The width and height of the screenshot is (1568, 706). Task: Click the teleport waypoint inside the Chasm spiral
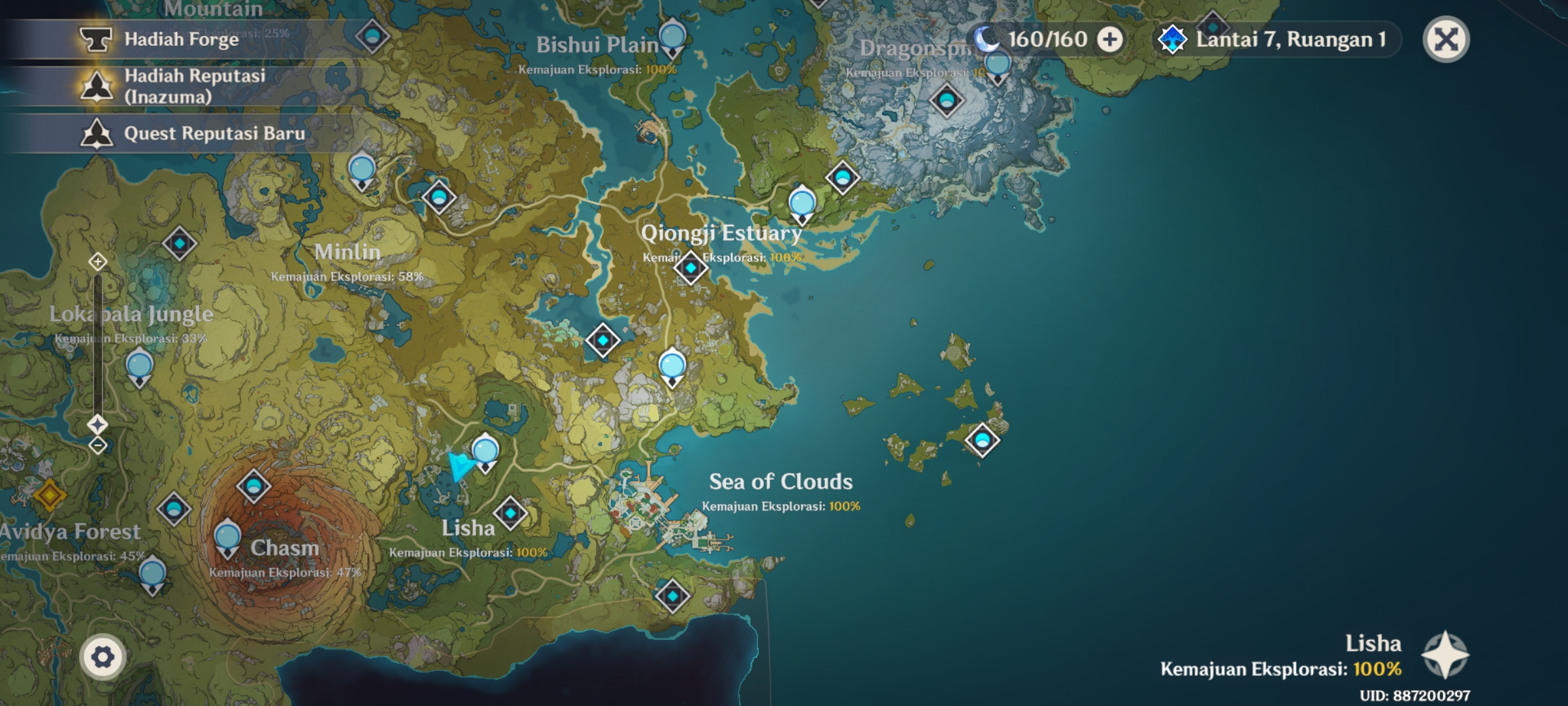(x=227, y=536)
